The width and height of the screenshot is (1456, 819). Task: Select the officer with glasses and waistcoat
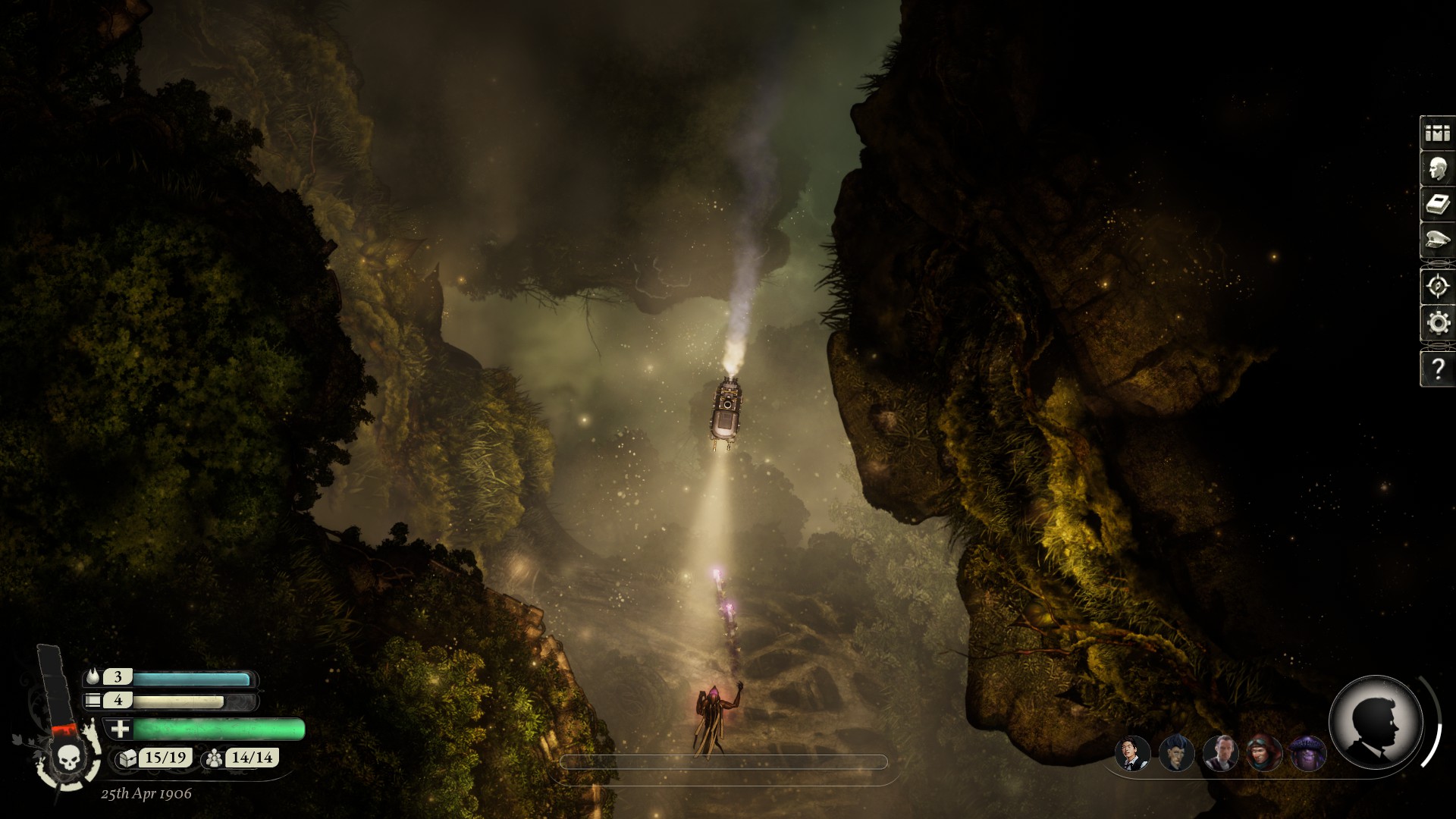point(1132,754)
